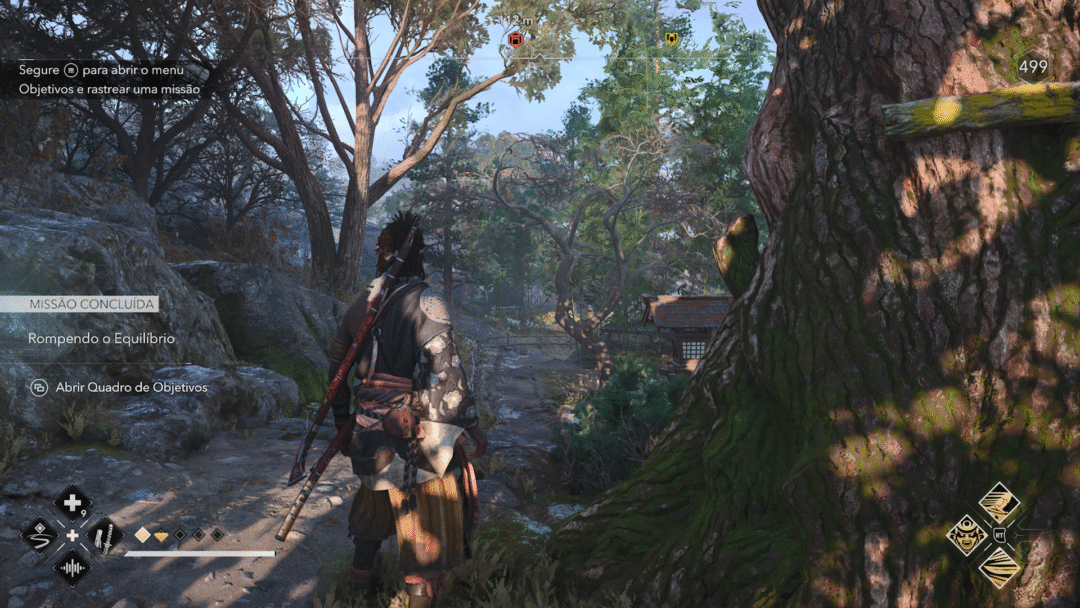Activate the samurai mask ability

coord(966,535)
